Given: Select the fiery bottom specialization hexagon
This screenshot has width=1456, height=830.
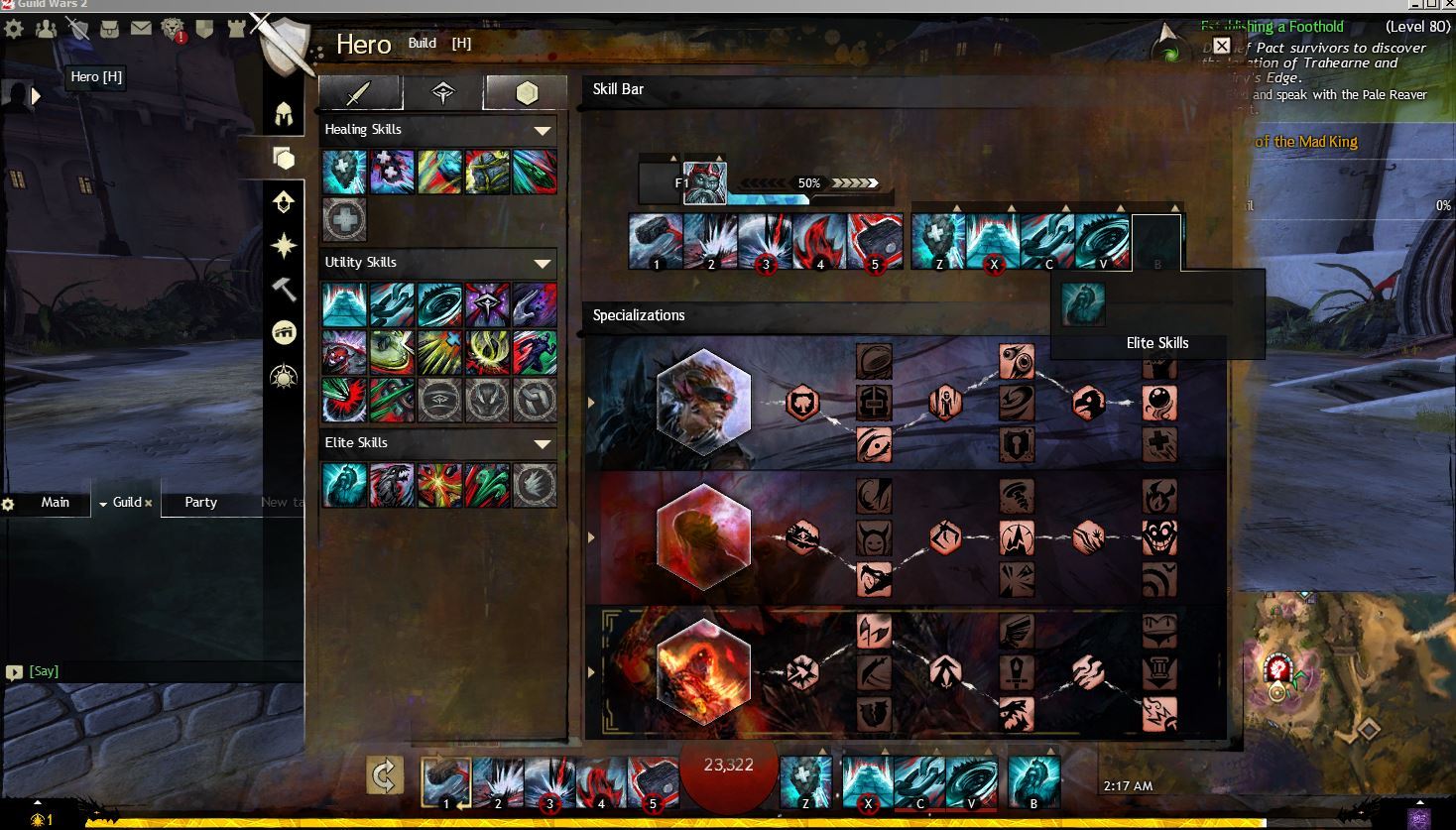Looking at the screenshot, I should click(703, 671).
